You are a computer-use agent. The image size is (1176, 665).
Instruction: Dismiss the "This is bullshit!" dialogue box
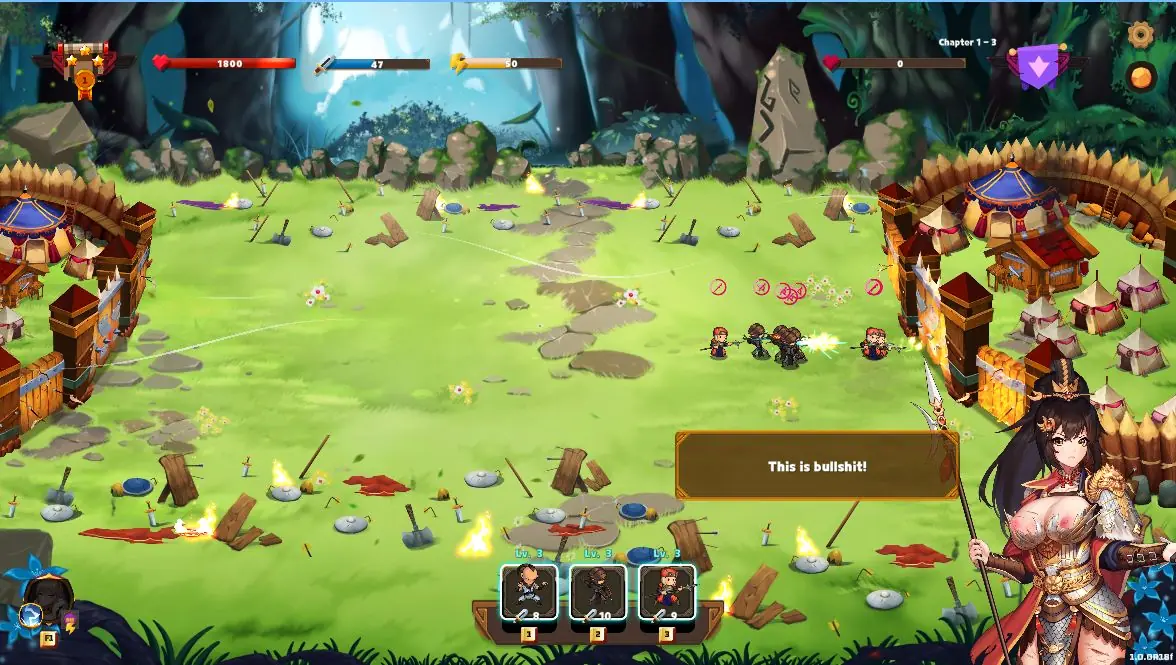pos(817,466)
